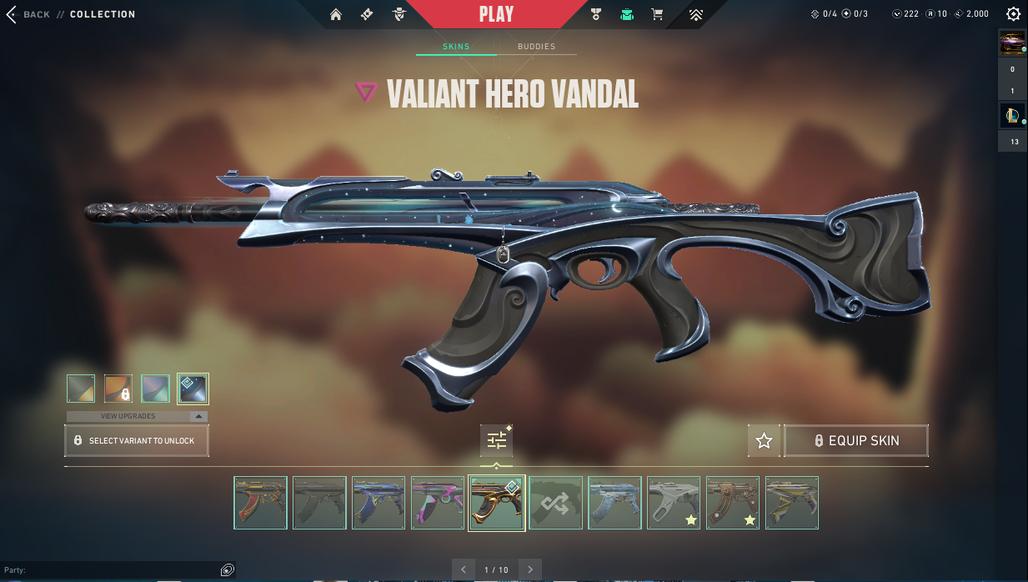Choose the random shuffle skin tile

[x=556, y=503]
